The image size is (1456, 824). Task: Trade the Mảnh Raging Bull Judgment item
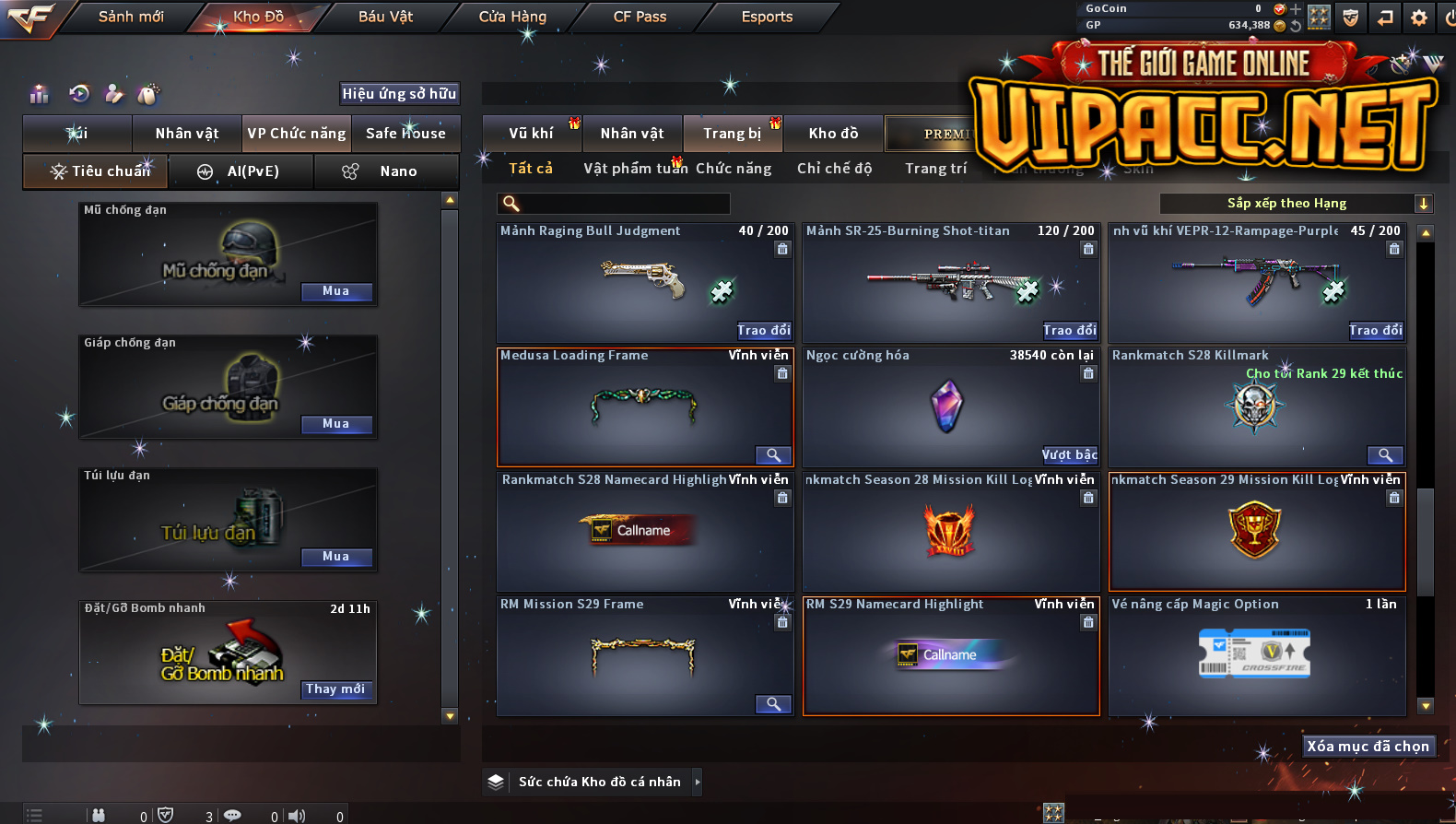(x=764, y=330)
